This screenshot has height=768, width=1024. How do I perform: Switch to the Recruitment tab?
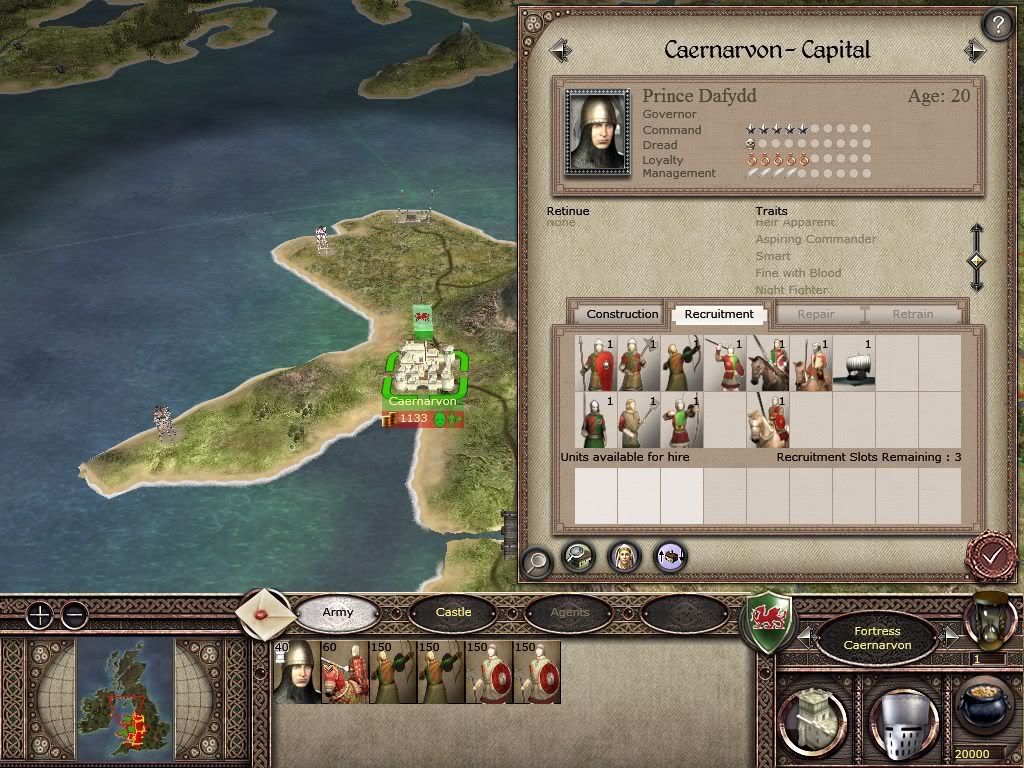click(719, 314)
